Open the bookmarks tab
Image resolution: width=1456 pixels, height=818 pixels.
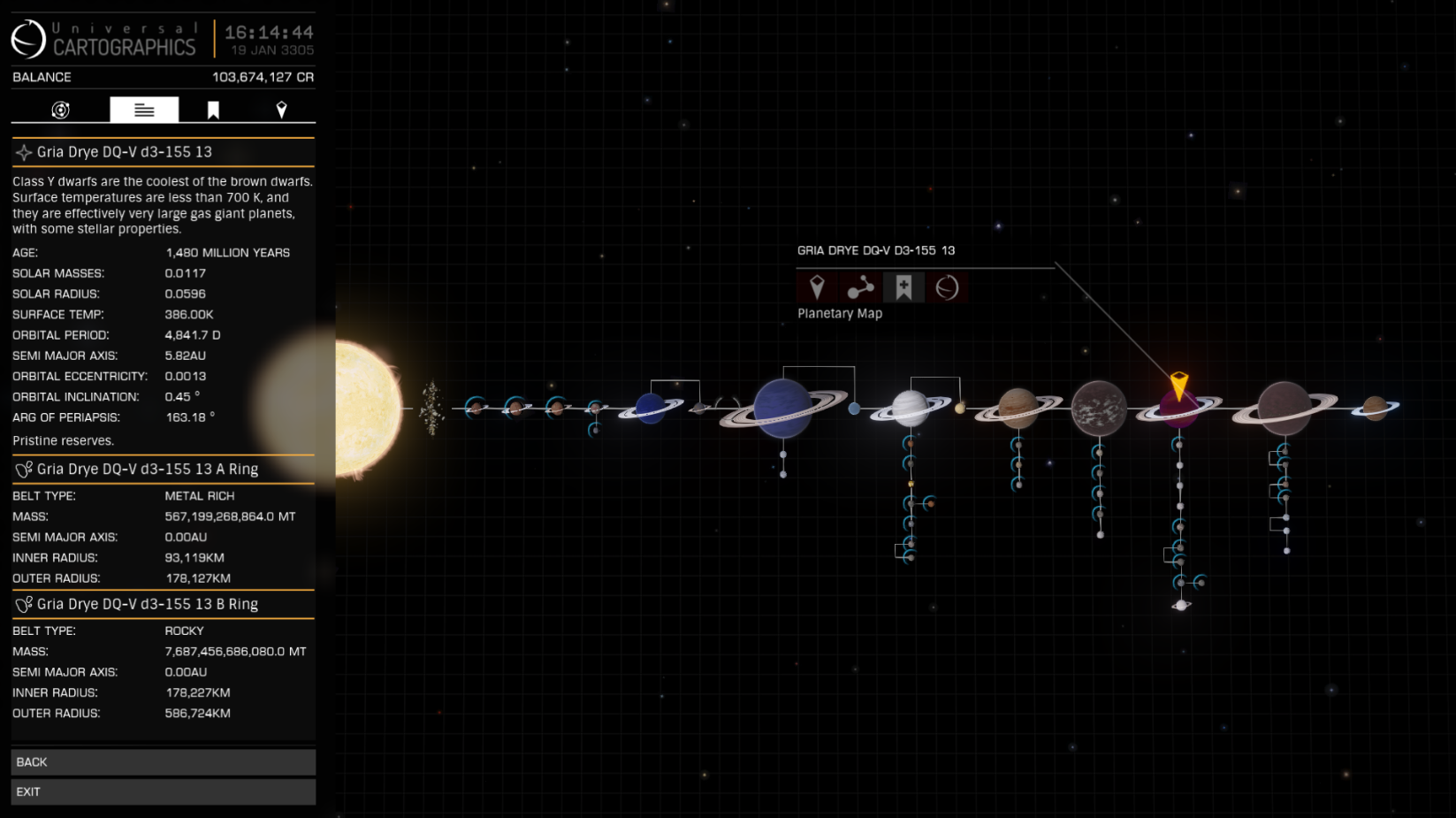pyautogui.click(x=213, y=110)
